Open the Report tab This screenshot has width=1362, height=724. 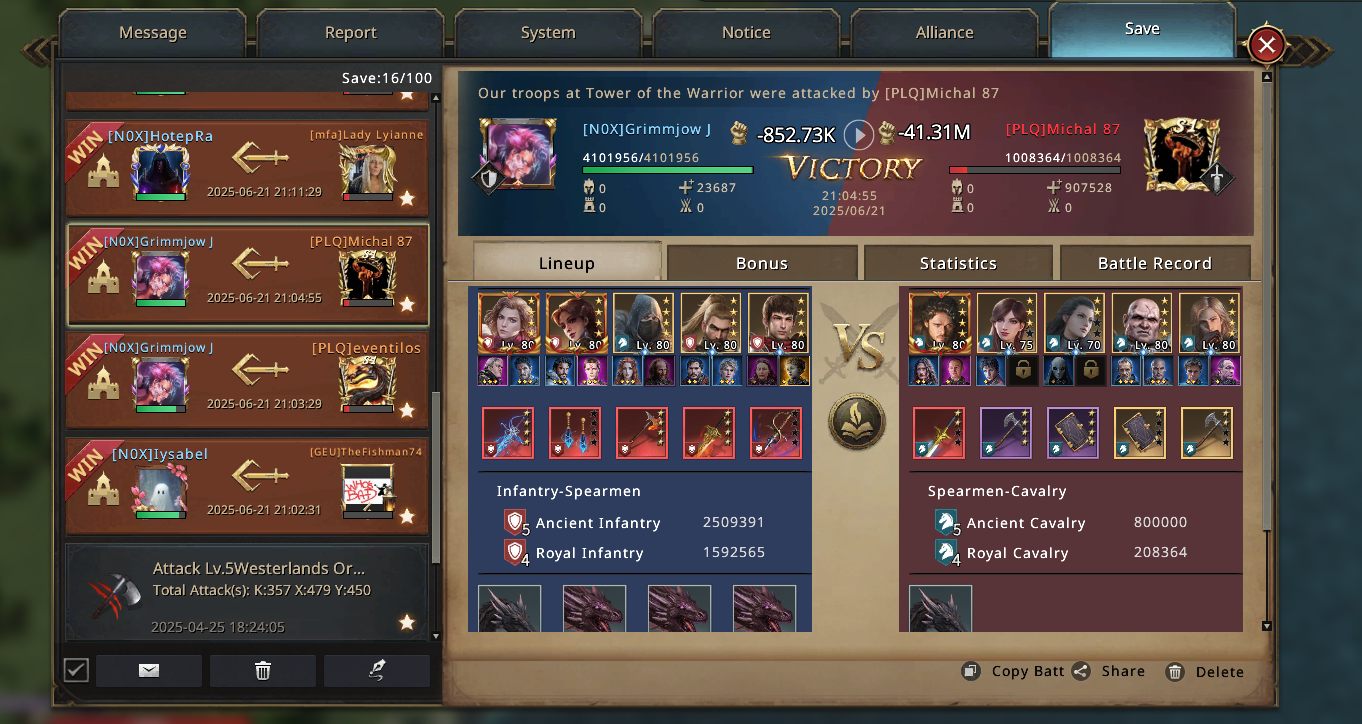(x=350, y=33)
